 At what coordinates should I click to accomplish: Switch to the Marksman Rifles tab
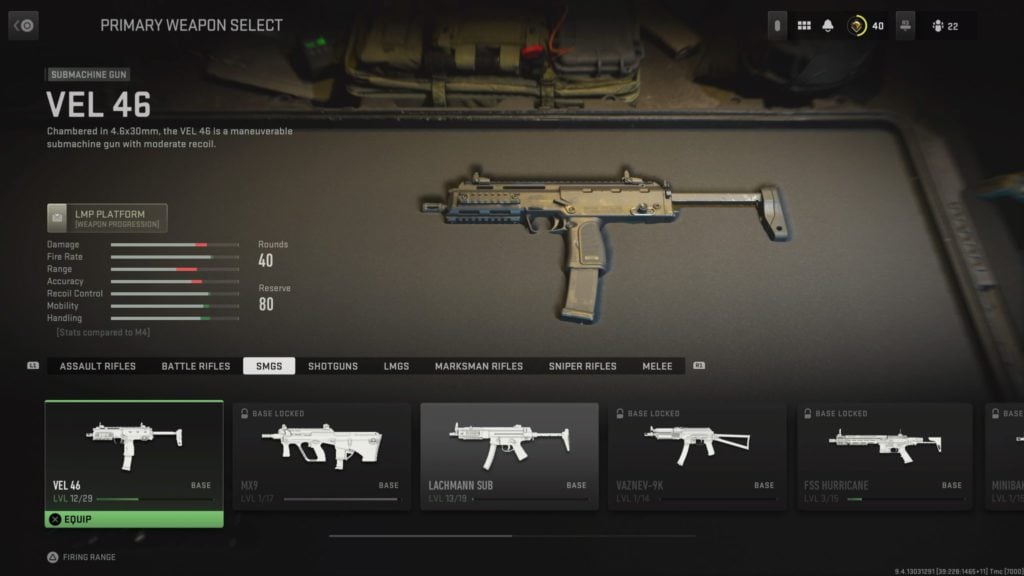point(478,366)
